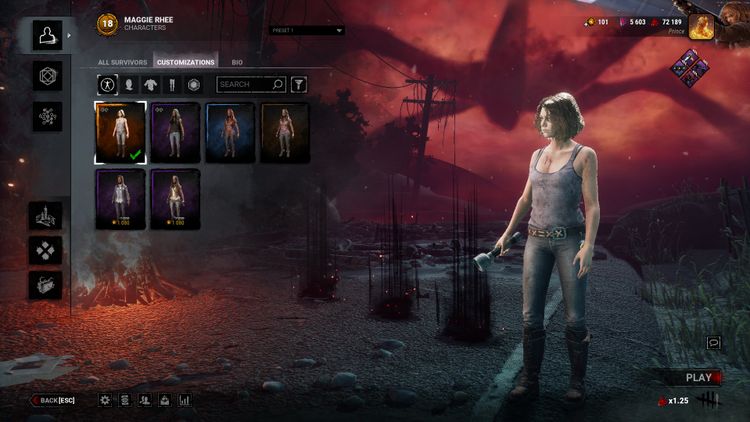
Task: Show full outfits category filter
Action: click(107, 85)
